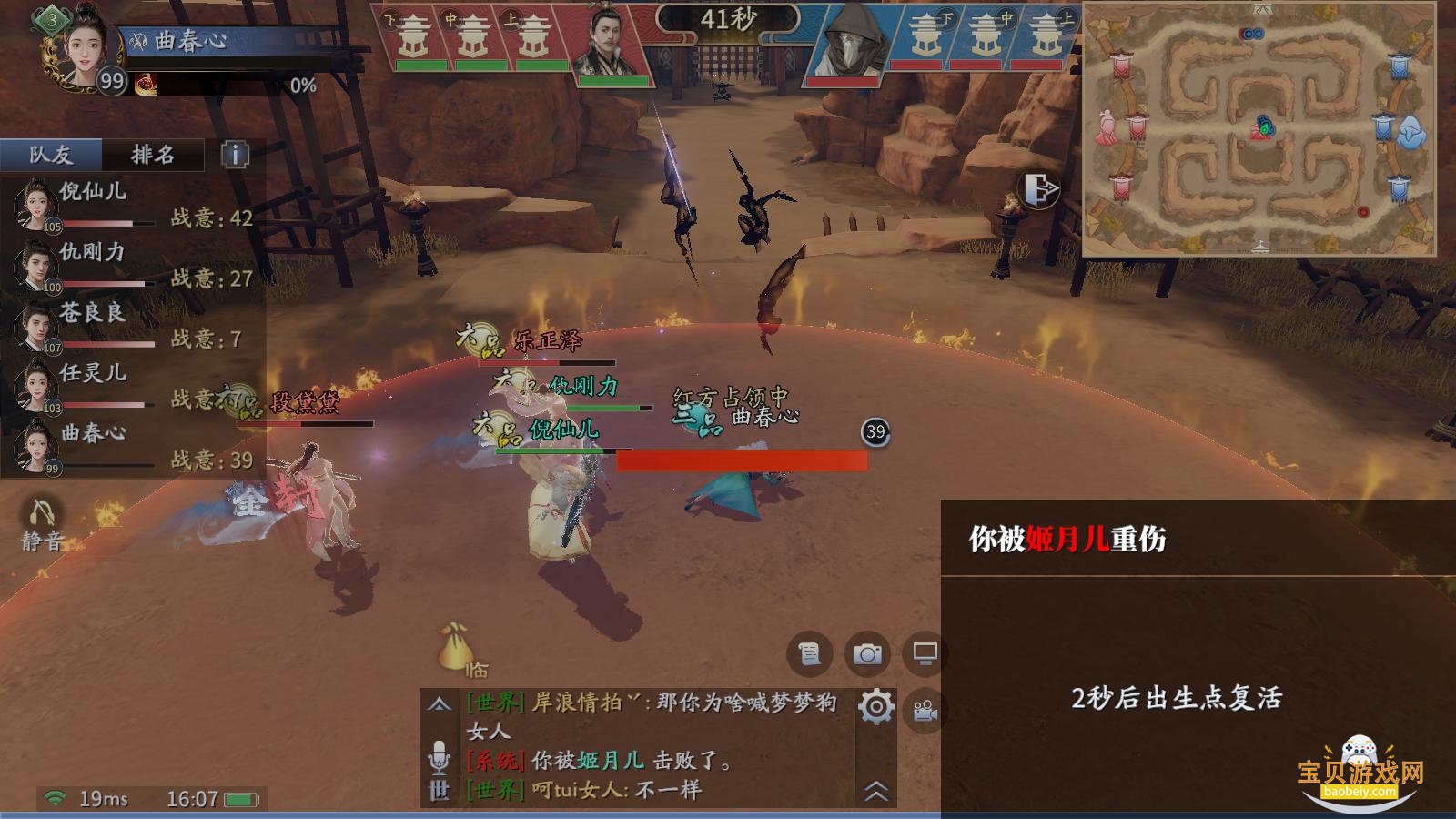1456x819 pixels.
Task: Click the double-chevron expand button
Action: [875, 791]
